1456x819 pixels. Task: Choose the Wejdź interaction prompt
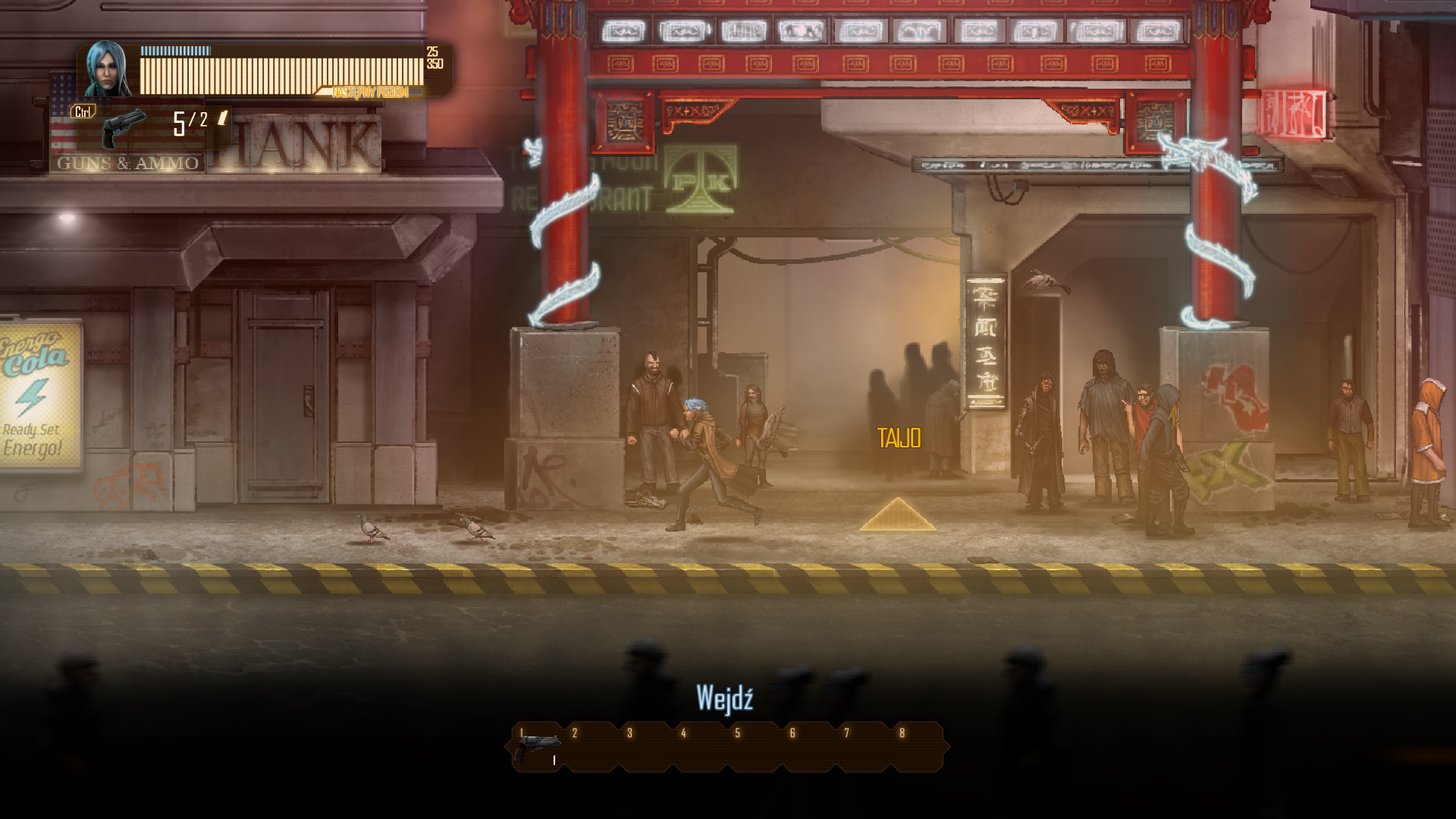[724, 698]
